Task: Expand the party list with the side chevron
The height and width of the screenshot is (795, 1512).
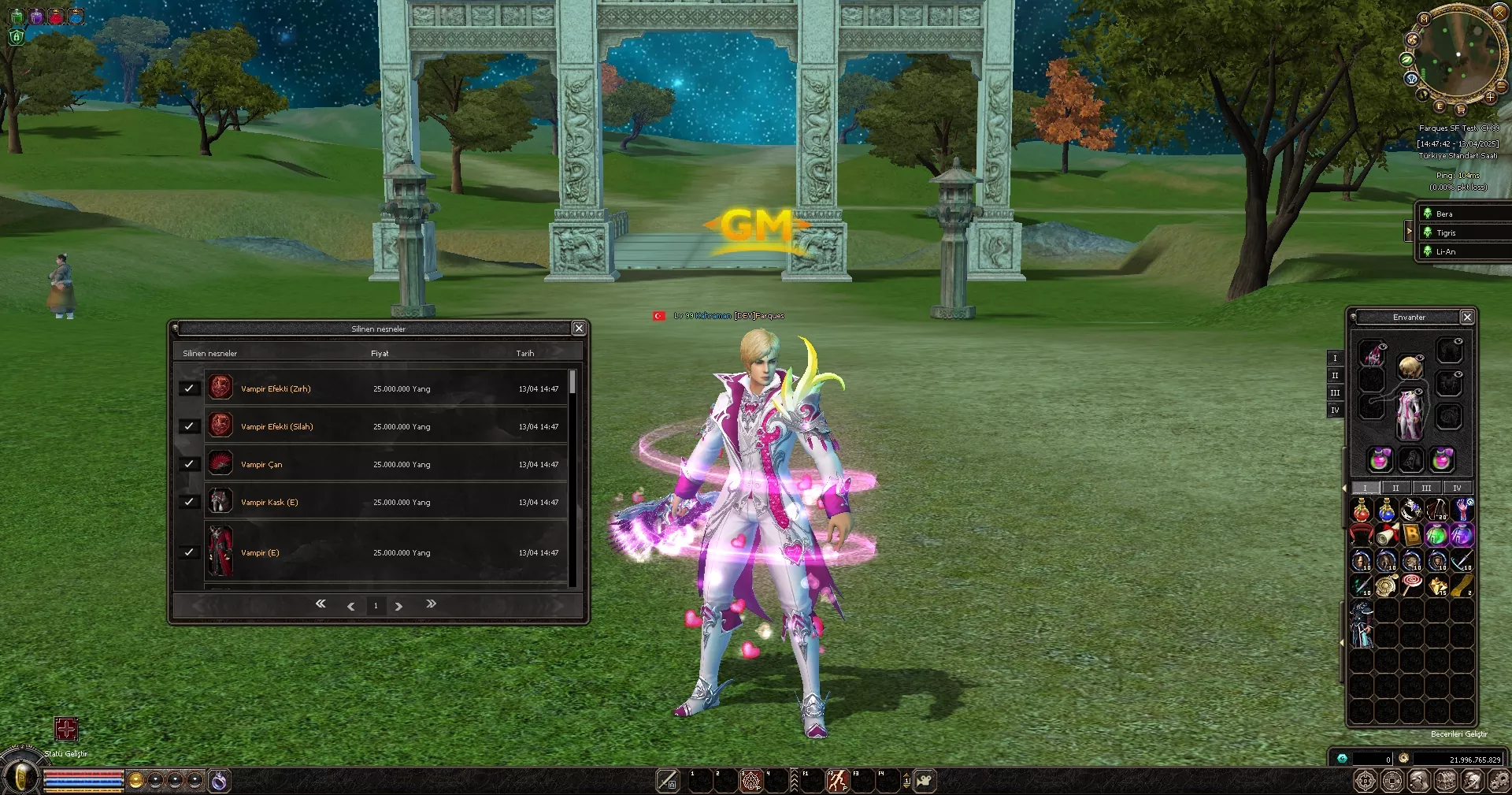Action: tap(1410, 232)
